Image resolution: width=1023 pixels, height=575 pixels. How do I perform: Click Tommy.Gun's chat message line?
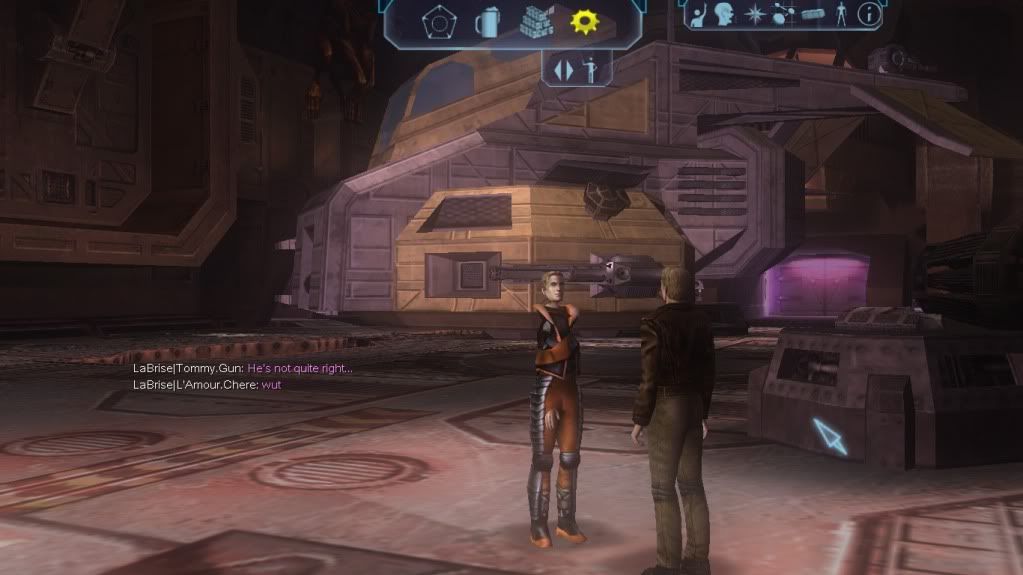[243, 369]
